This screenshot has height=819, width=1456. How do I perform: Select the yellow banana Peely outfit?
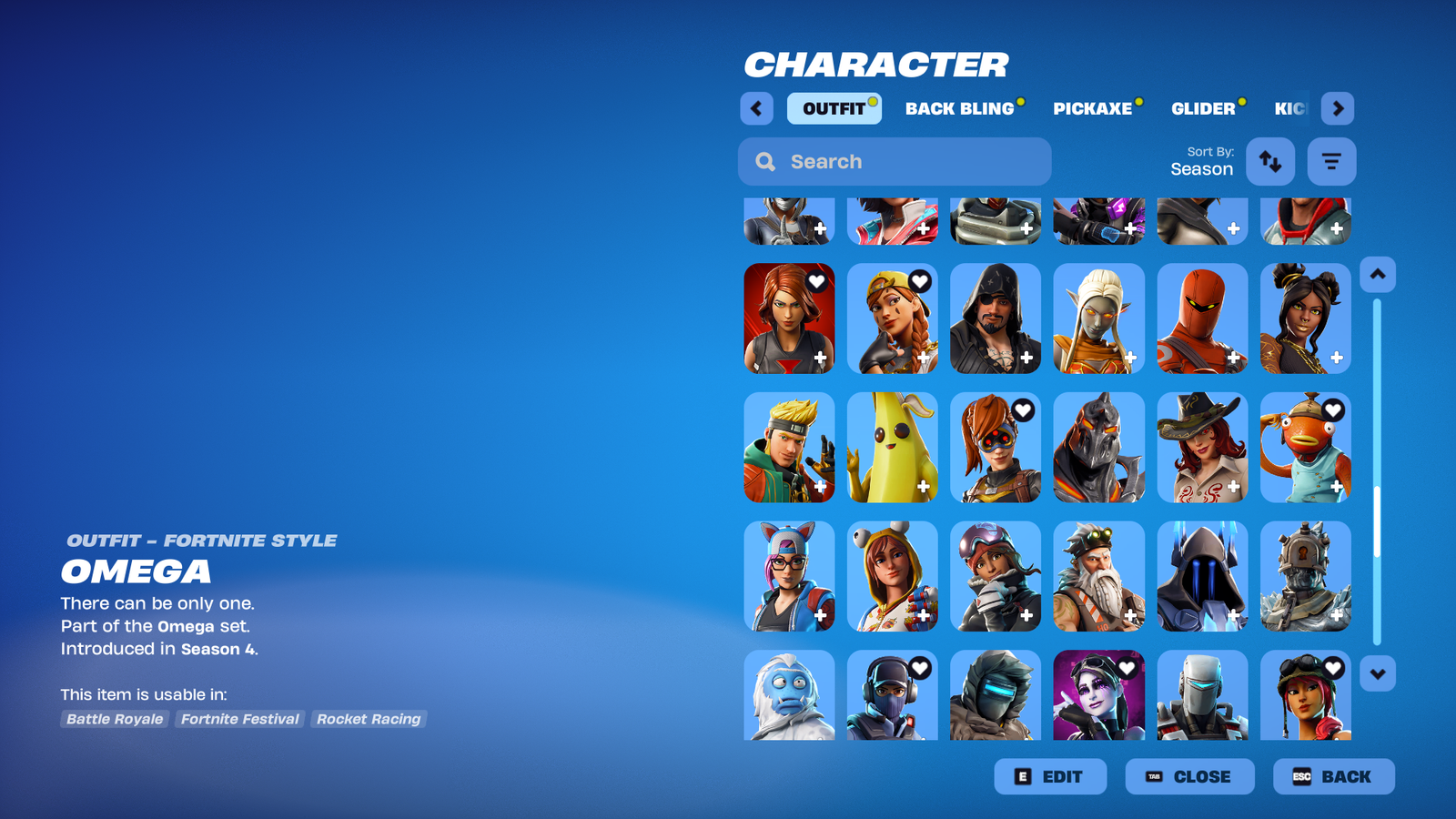(x=892, y=447)
